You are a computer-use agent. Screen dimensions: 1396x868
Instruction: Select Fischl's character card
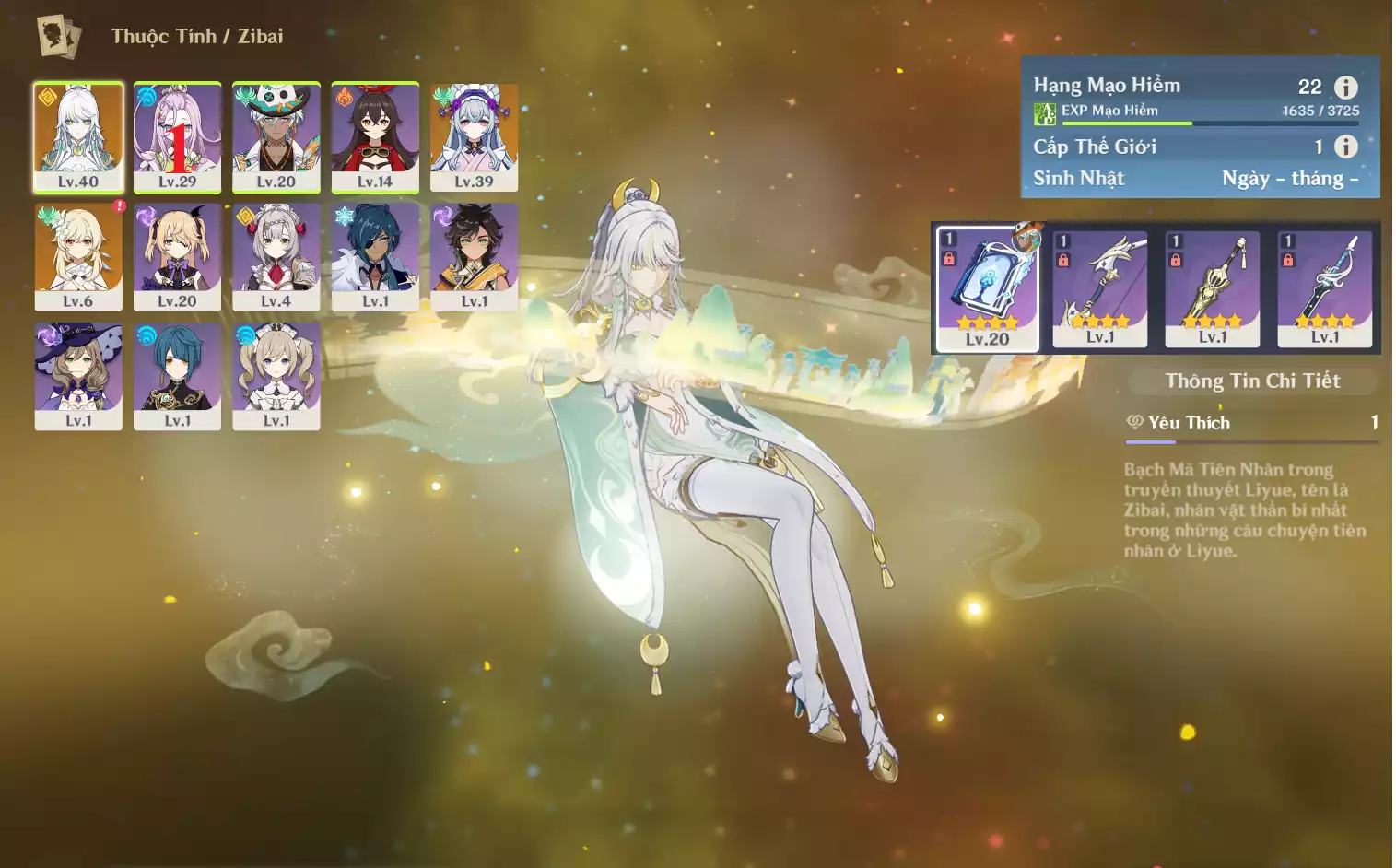tap(177, 256)
